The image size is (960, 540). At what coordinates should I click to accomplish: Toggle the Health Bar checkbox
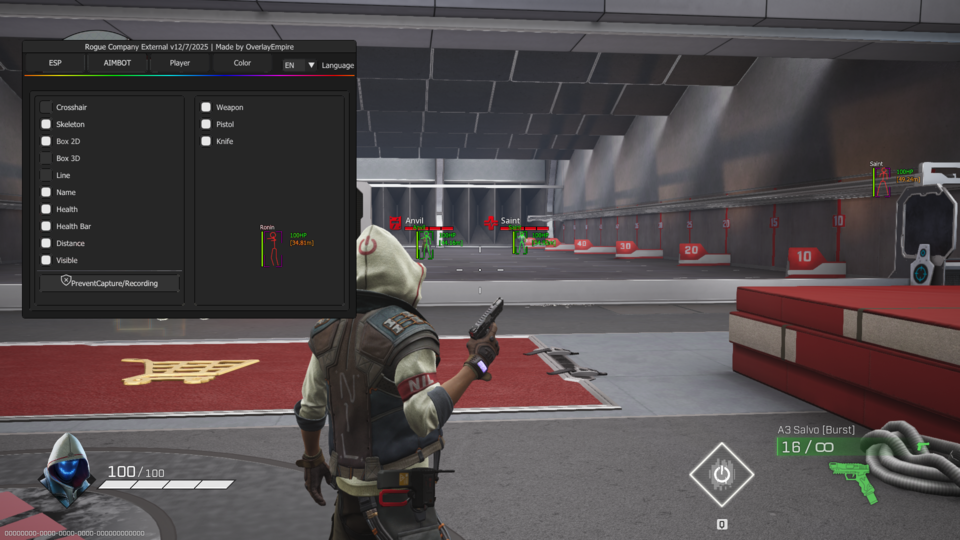(46, 226)
